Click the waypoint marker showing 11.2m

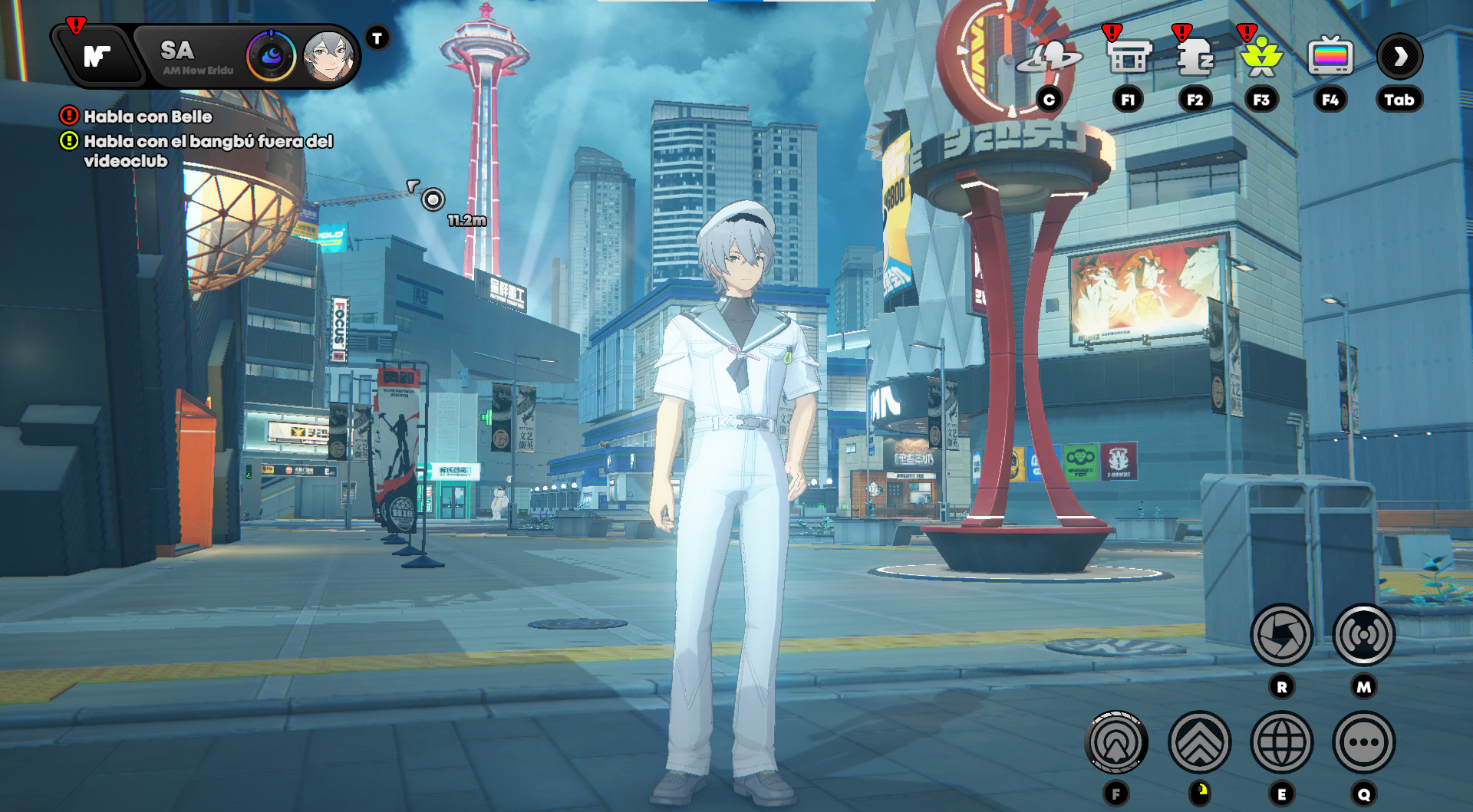coord(433,201)
